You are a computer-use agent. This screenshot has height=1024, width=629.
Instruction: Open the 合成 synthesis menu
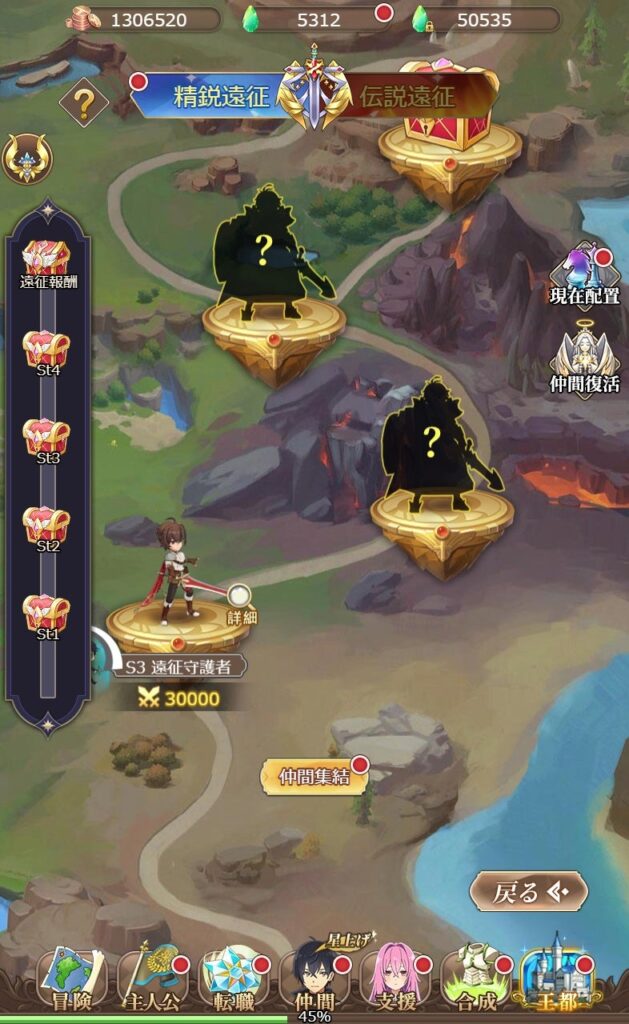[475, 979]
